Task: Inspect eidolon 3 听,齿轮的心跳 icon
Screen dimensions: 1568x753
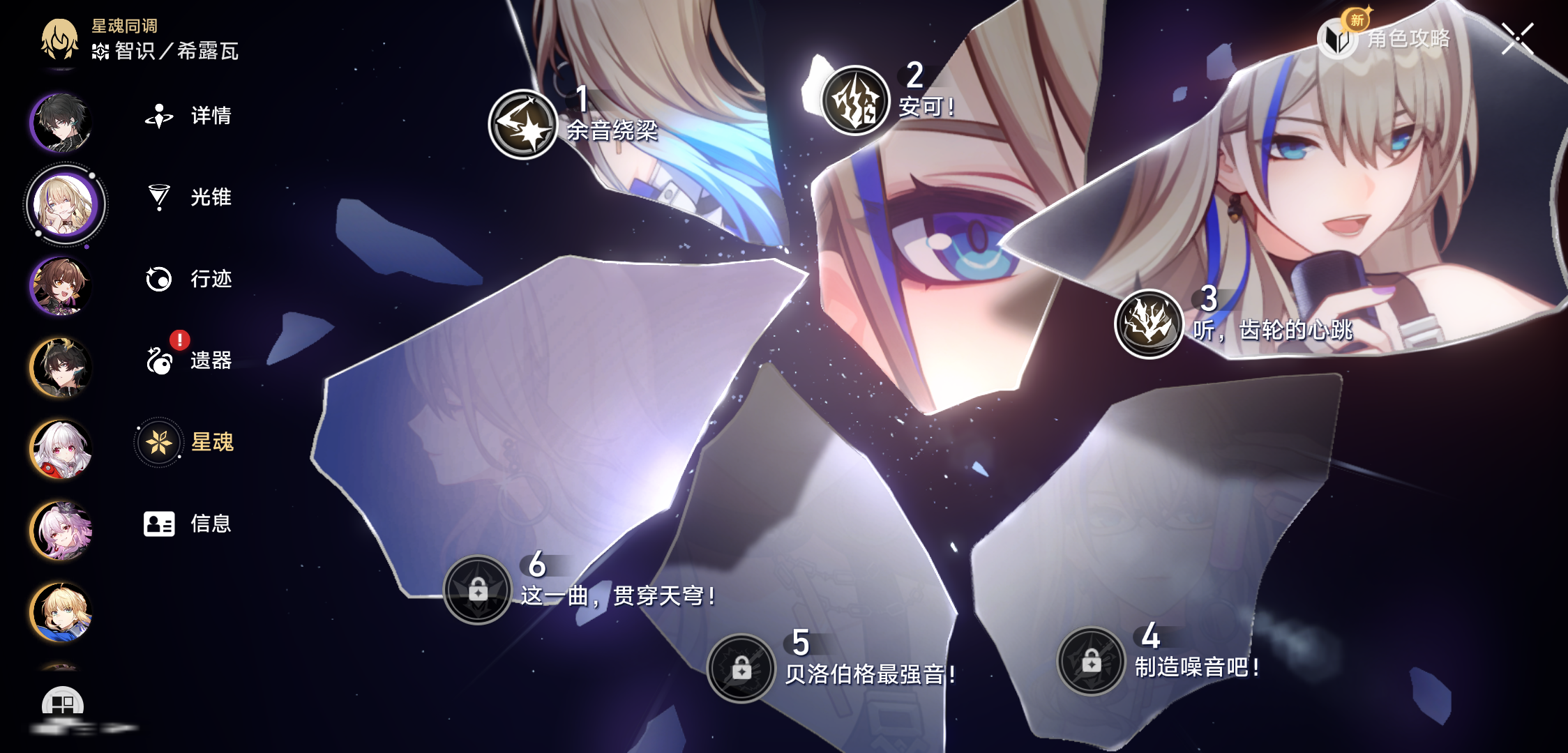Action: (x=1149, y=324)
